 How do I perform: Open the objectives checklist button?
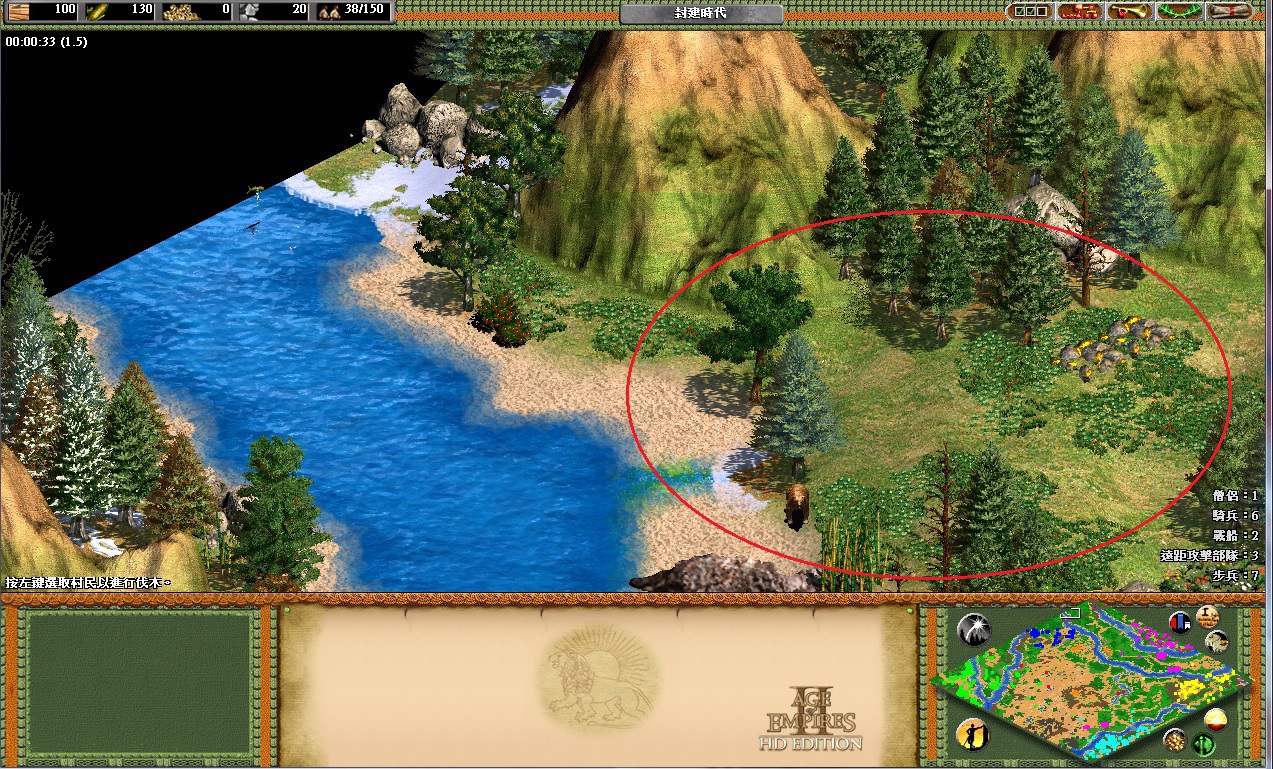(x=1028, y=11)
